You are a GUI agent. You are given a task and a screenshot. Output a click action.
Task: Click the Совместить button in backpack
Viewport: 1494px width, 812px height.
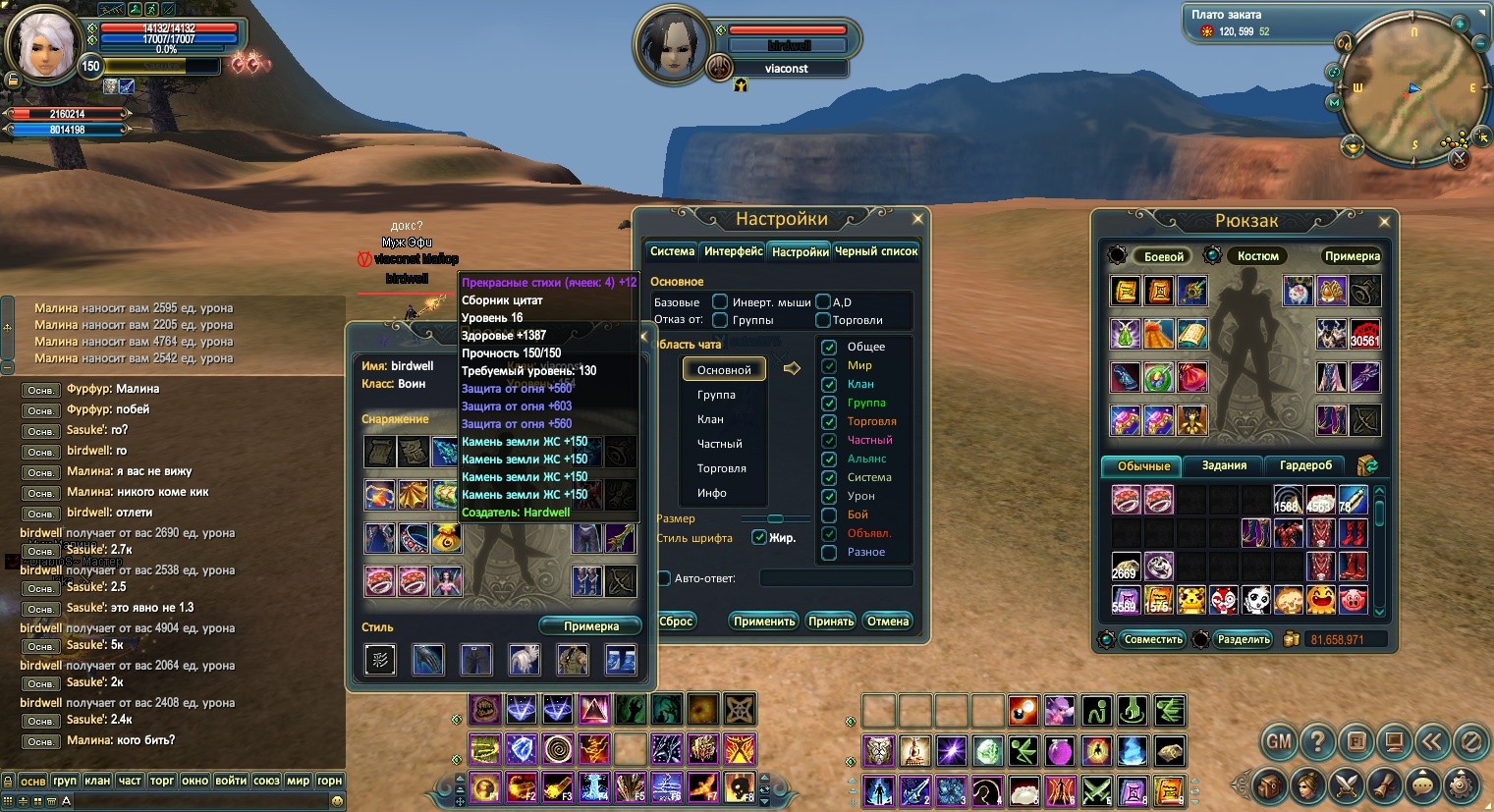[1153, 639]
